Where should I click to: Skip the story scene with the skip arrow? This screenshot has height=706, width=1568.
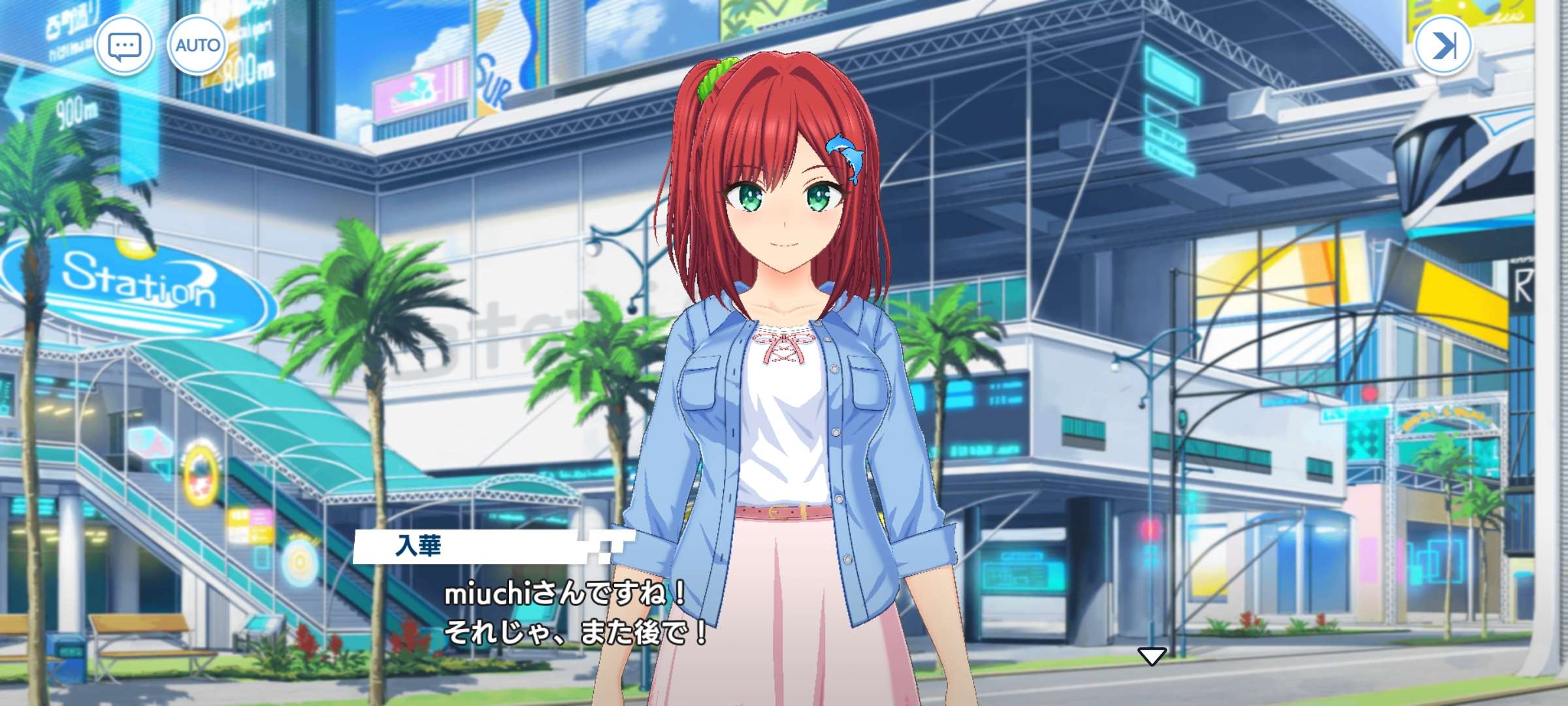[1443, 46]
